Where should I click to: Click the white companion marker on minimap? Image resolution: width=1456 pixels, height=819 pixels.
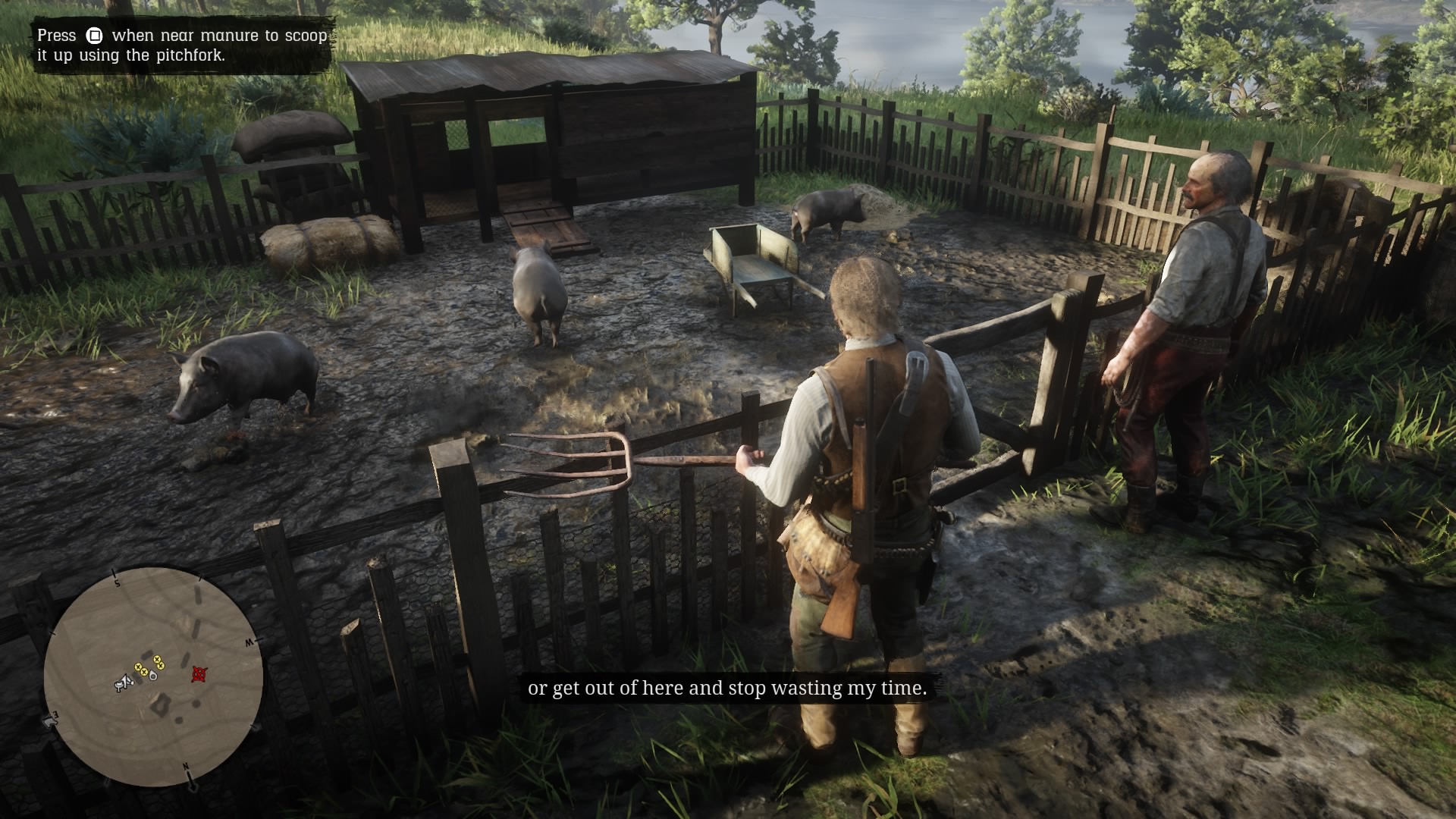153,675
